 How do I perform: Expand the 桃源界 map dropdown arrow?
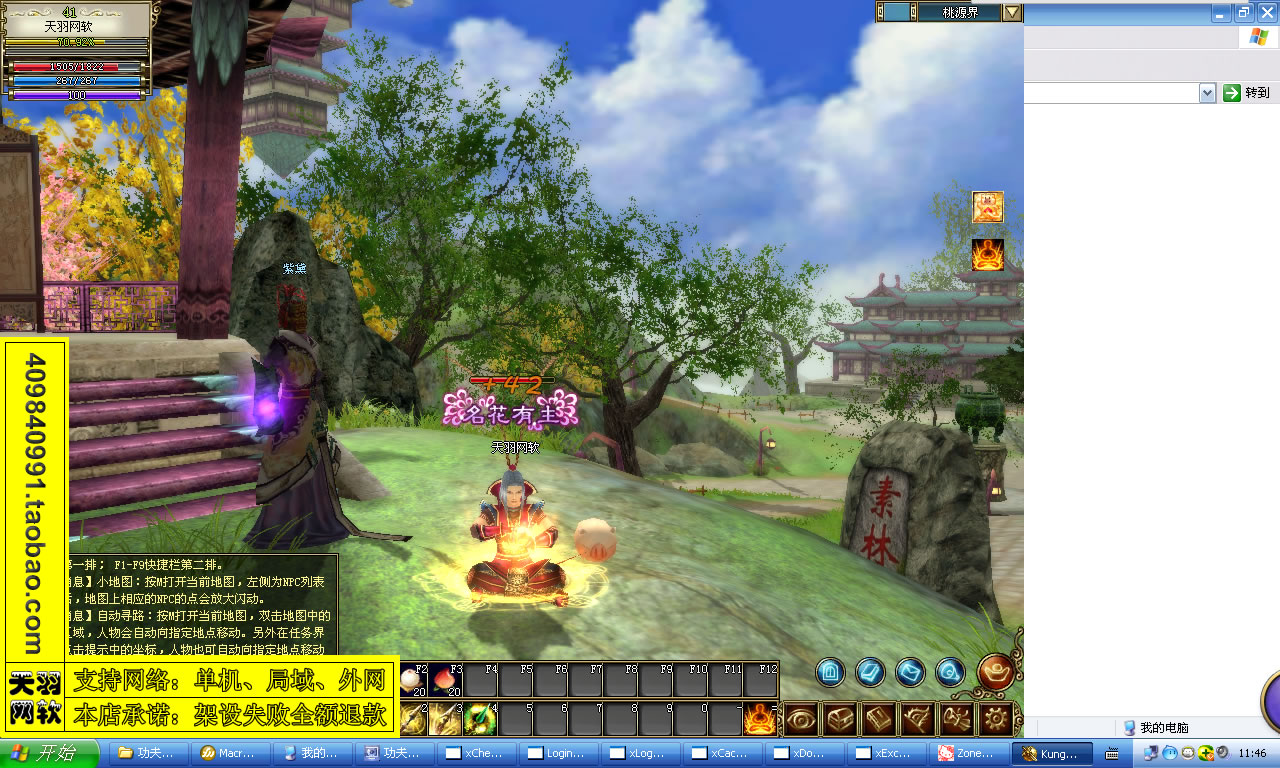pos(1012,12)
